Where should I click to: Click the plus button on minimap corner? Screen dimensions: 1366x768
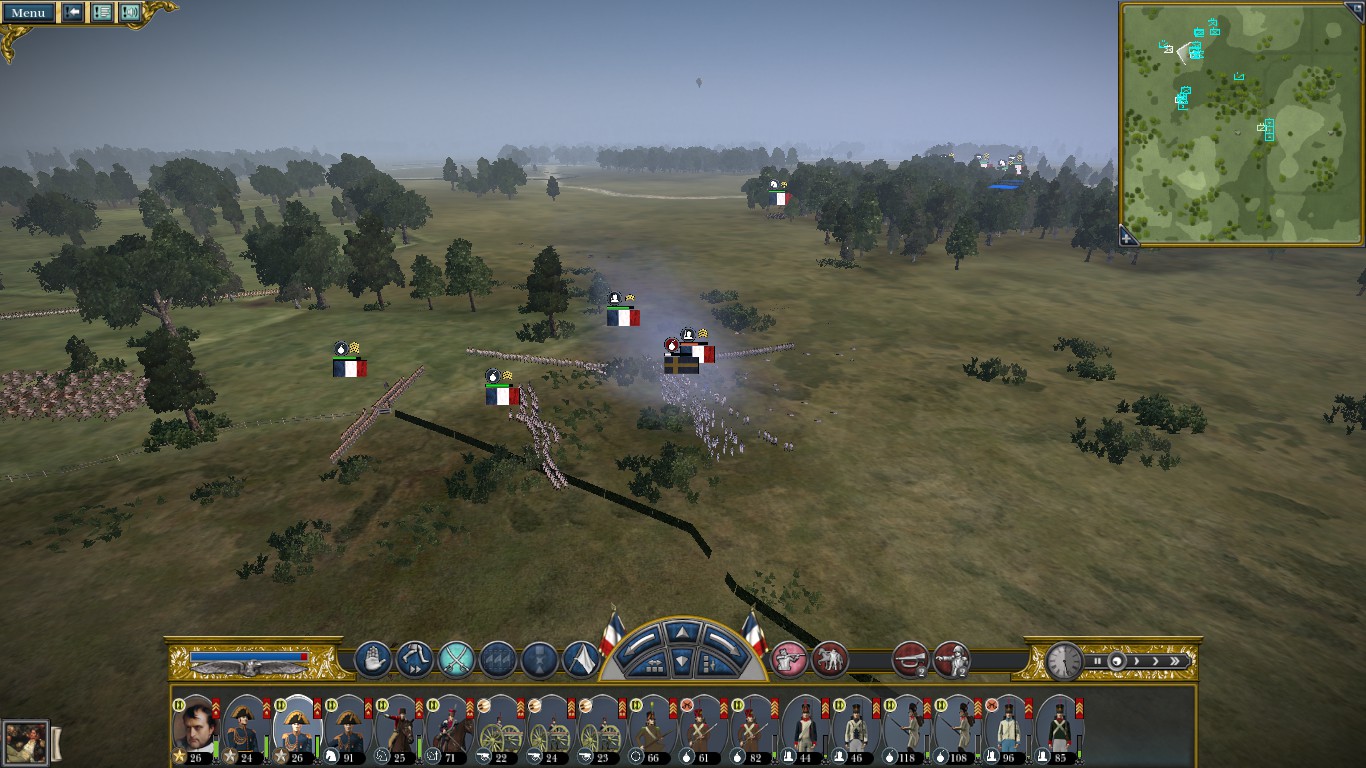click(1127, 238)
